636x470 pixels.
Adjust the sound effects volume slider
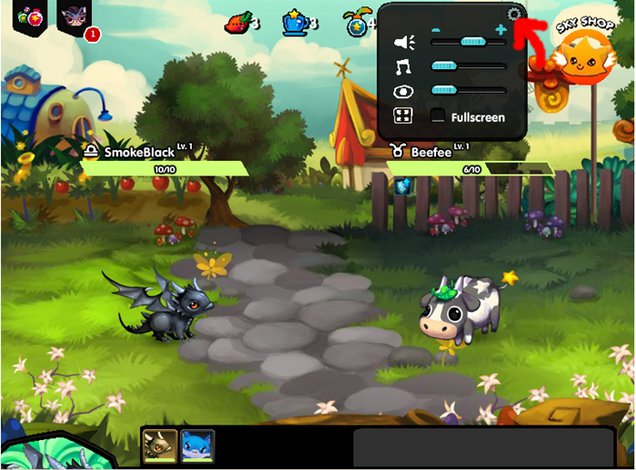tap(468, 41)
